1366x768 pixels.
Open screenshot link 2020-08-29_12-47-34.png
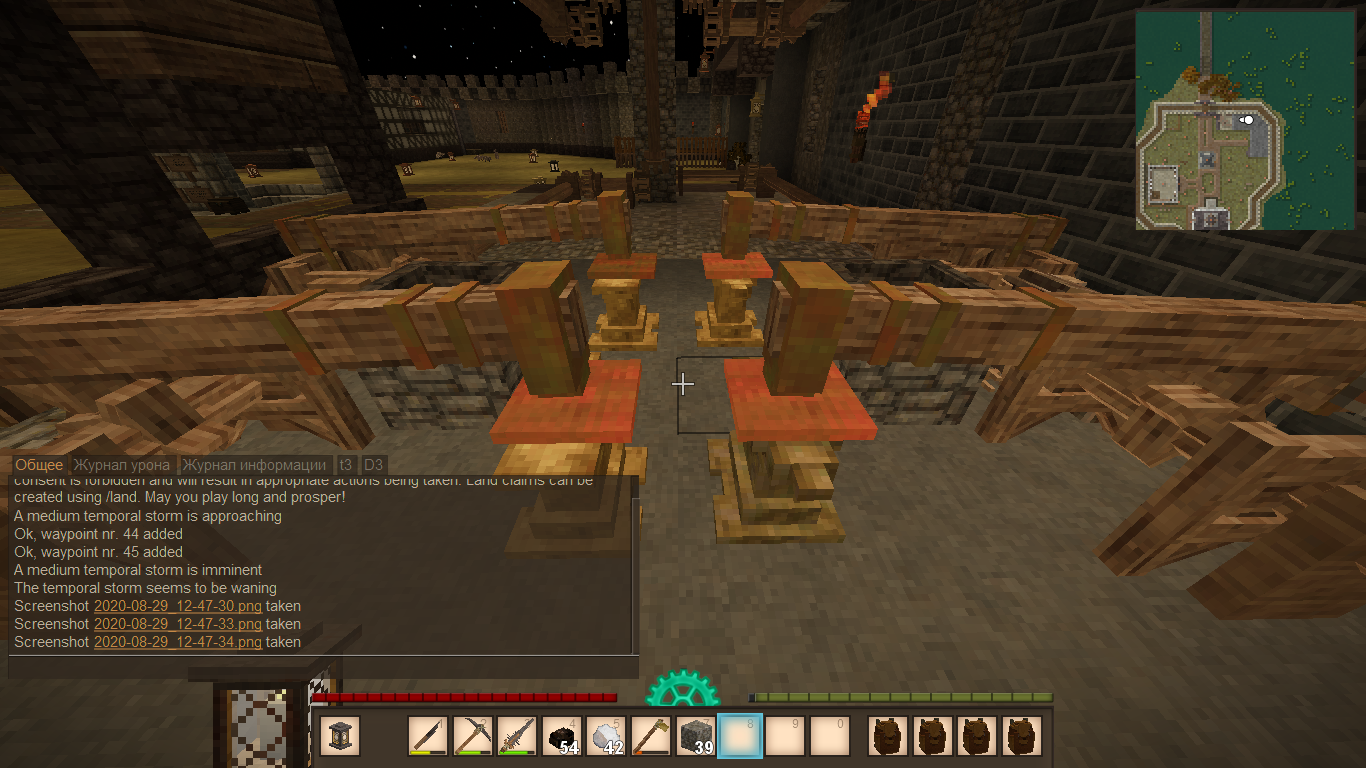pos(178,642)
